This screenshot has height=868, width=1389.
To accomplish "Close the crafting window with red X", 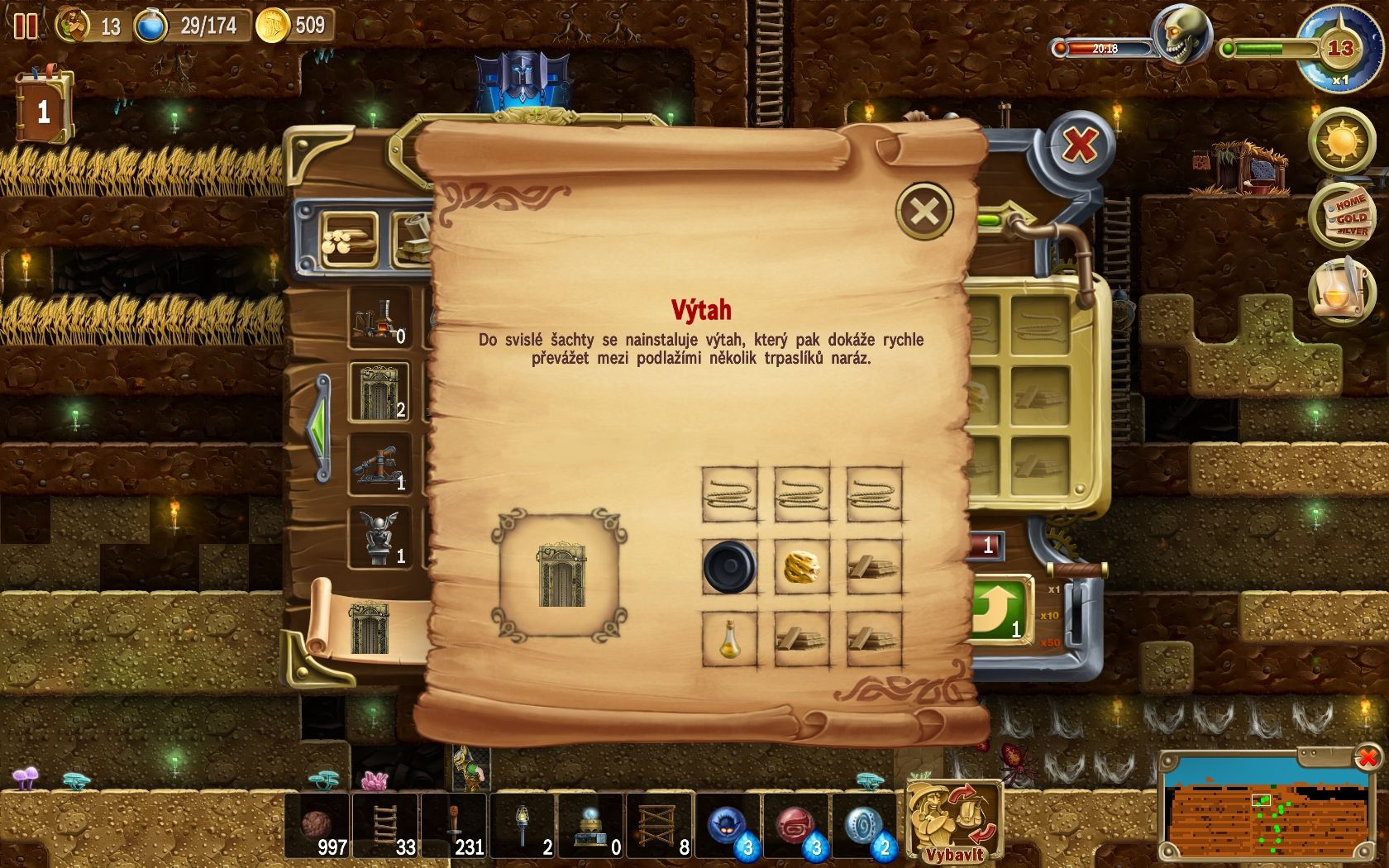I will (1079, 146).
